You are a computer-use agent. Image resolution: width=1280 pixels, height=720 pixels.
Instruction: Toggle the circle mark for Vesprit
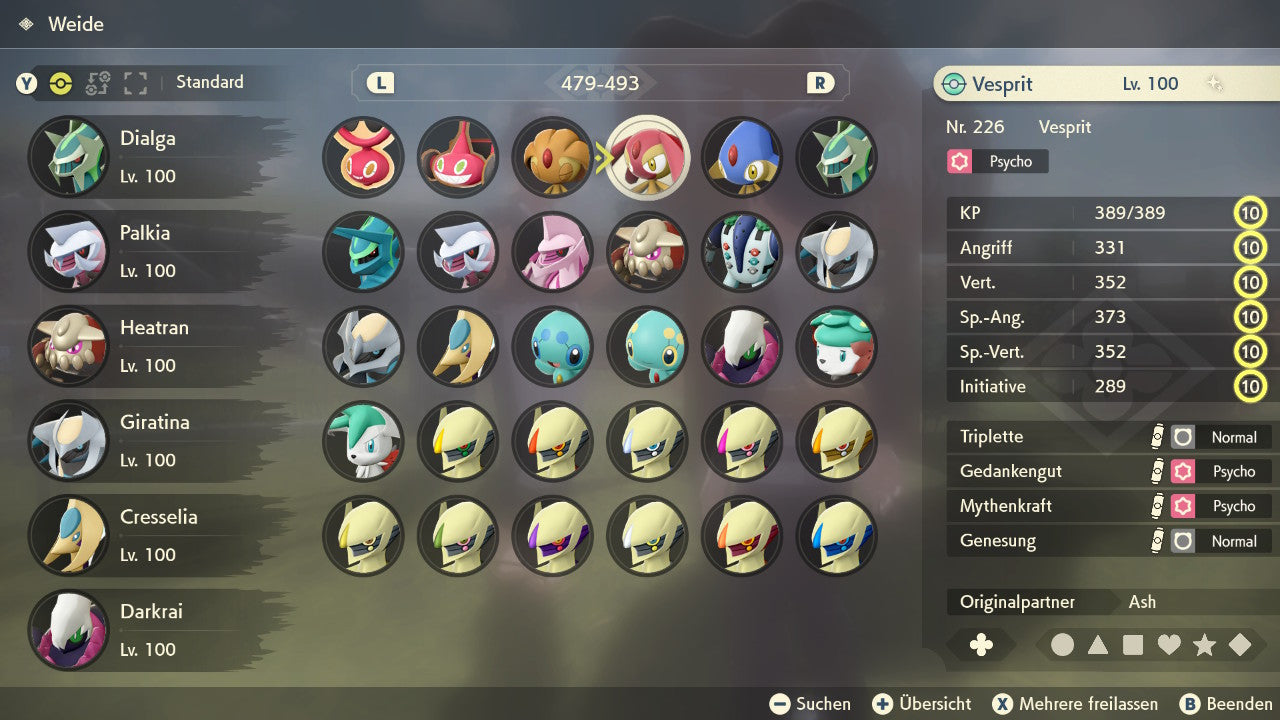pos(1062,645)
